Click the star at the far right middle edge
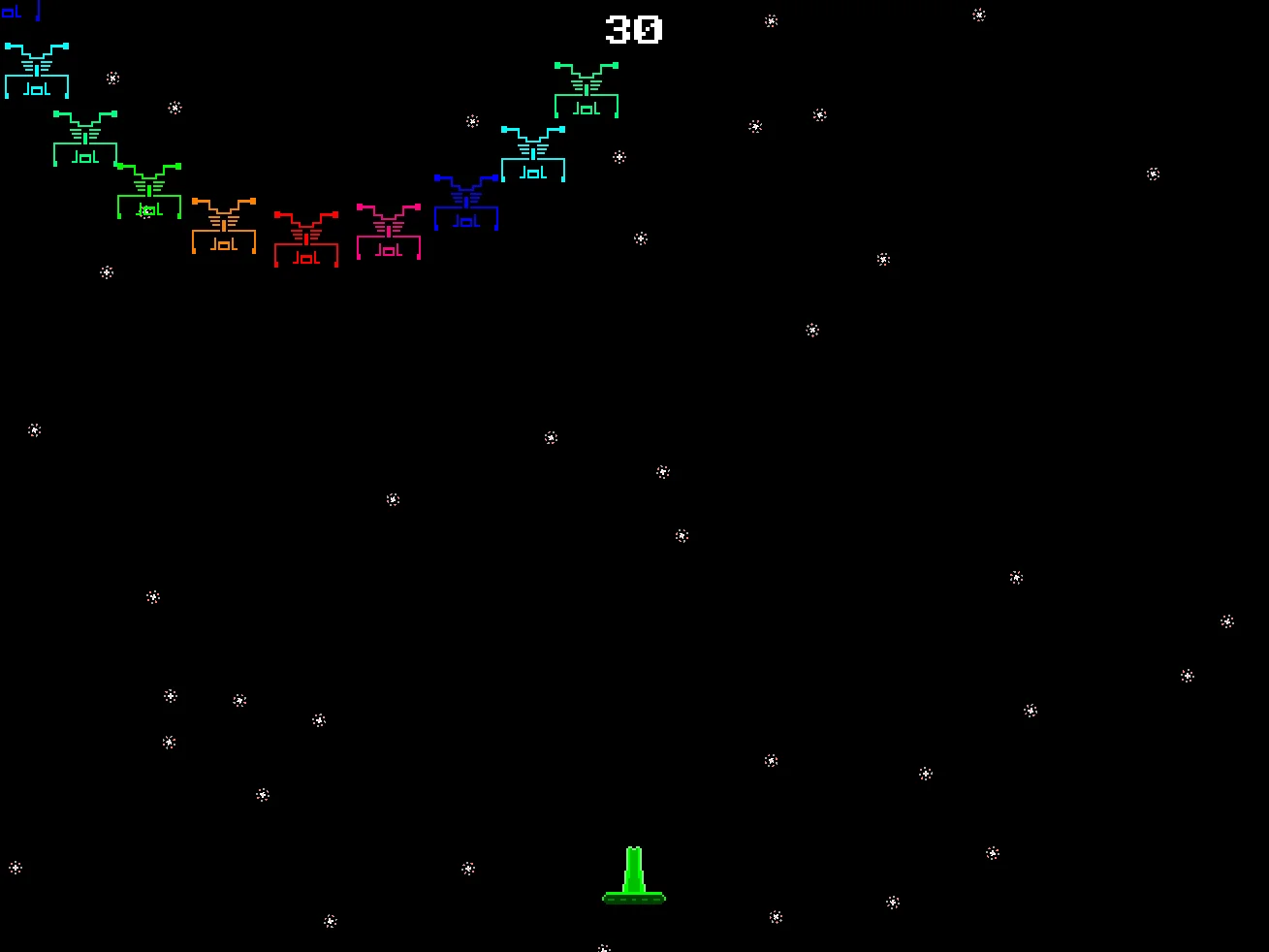 click(x=1225, y=620)
